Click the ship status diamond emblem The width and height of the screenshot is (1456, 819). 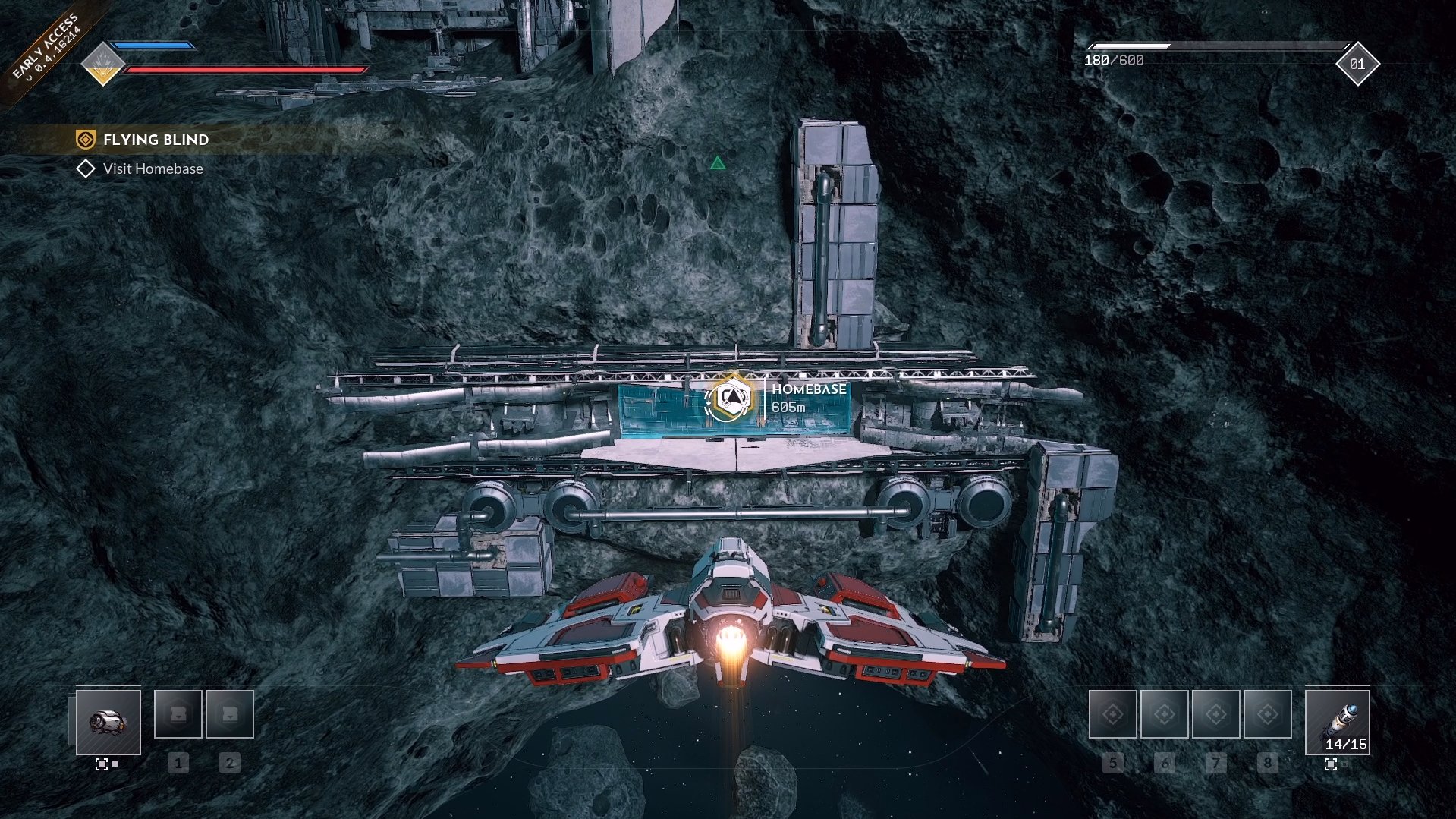click(x=103, y=64)
